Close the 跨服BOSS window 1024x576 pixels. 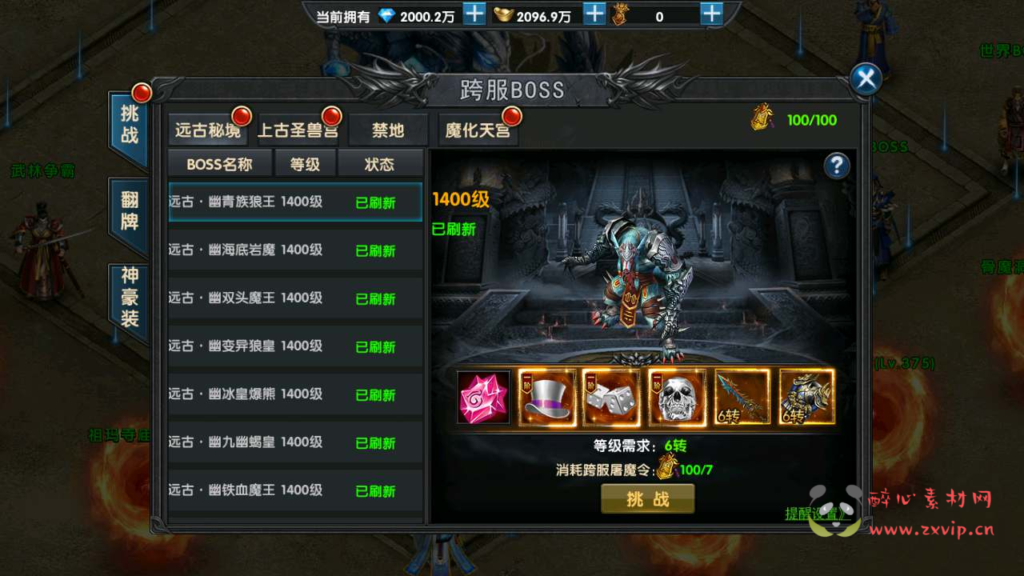[866, 79]
